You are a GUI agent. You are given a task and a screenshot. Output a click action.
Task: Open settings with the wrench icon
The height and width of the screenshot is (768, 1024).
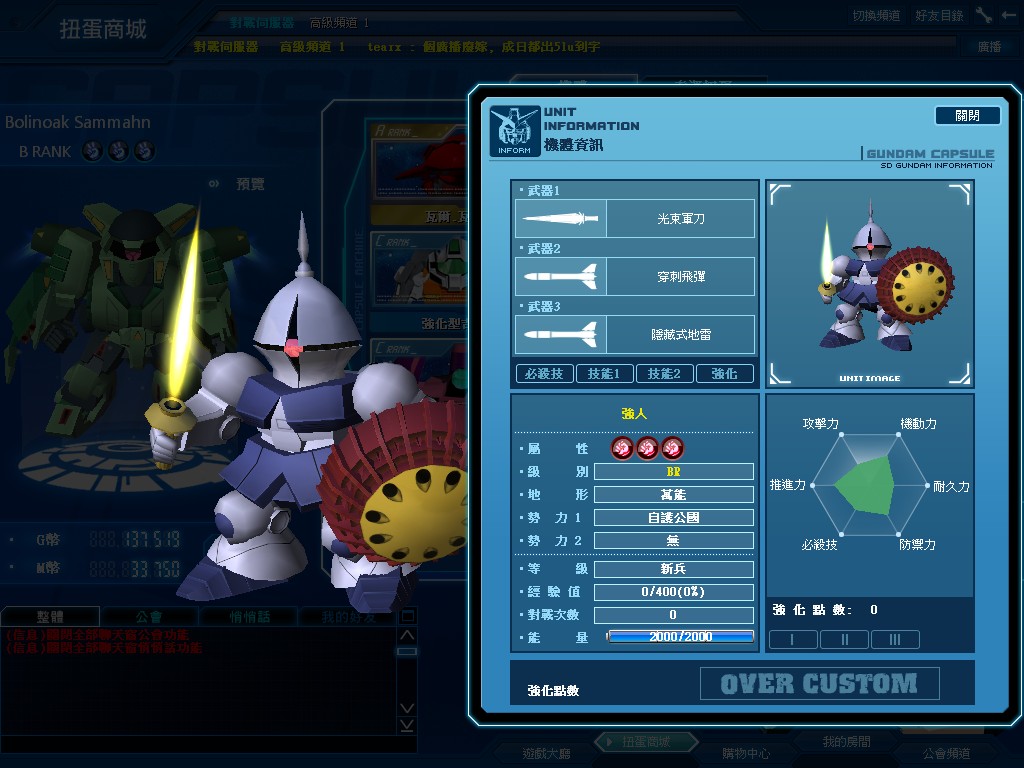click(984, 15)
